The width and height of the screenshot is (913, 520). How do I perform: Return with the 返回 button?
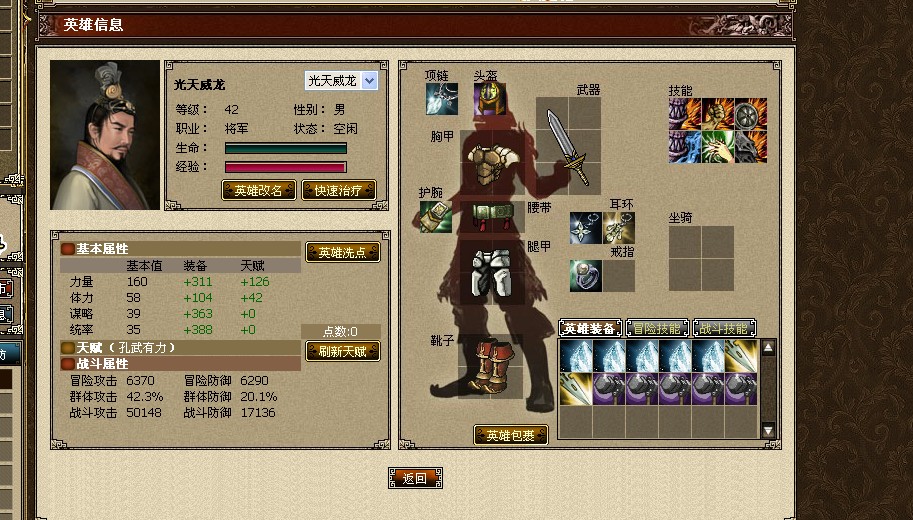[x=415, y=478]
